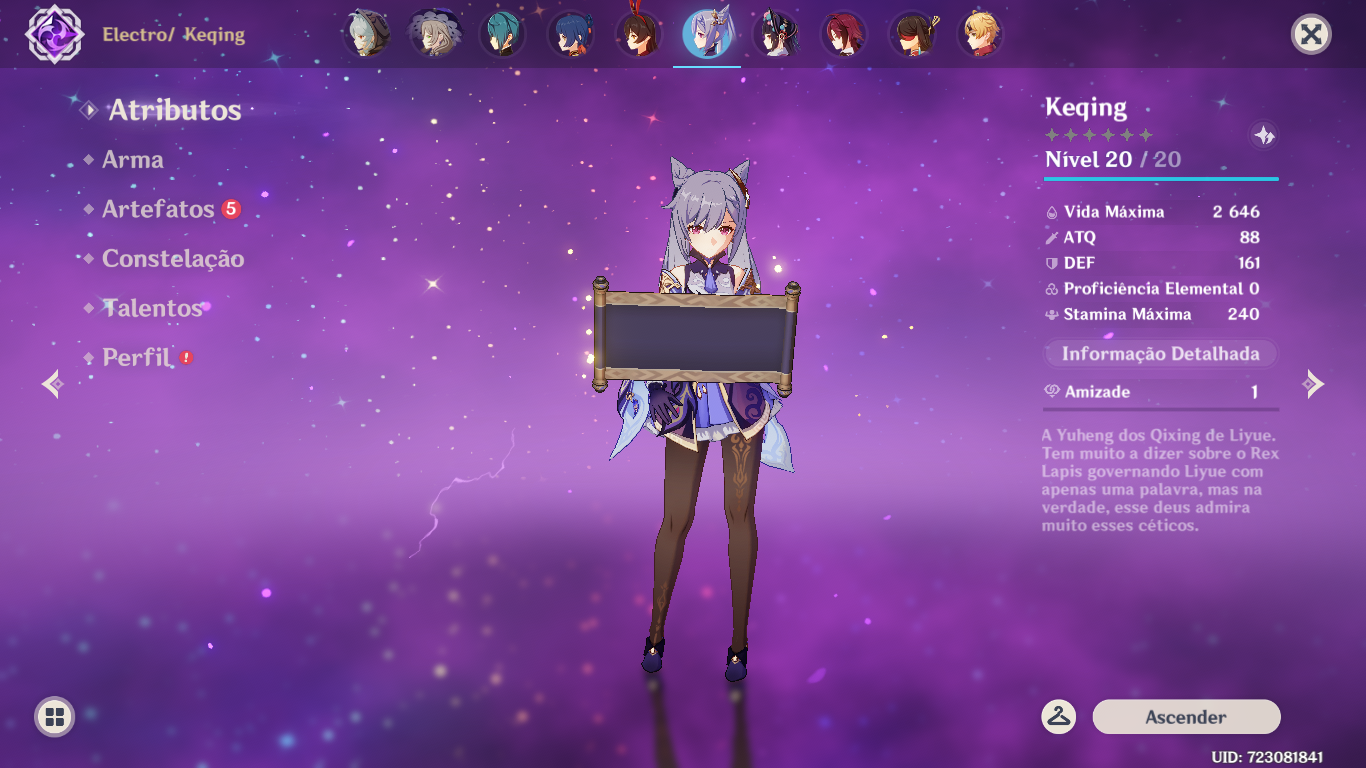
Task: Click the Electro element icon top-left
Action: click(55, 33)
